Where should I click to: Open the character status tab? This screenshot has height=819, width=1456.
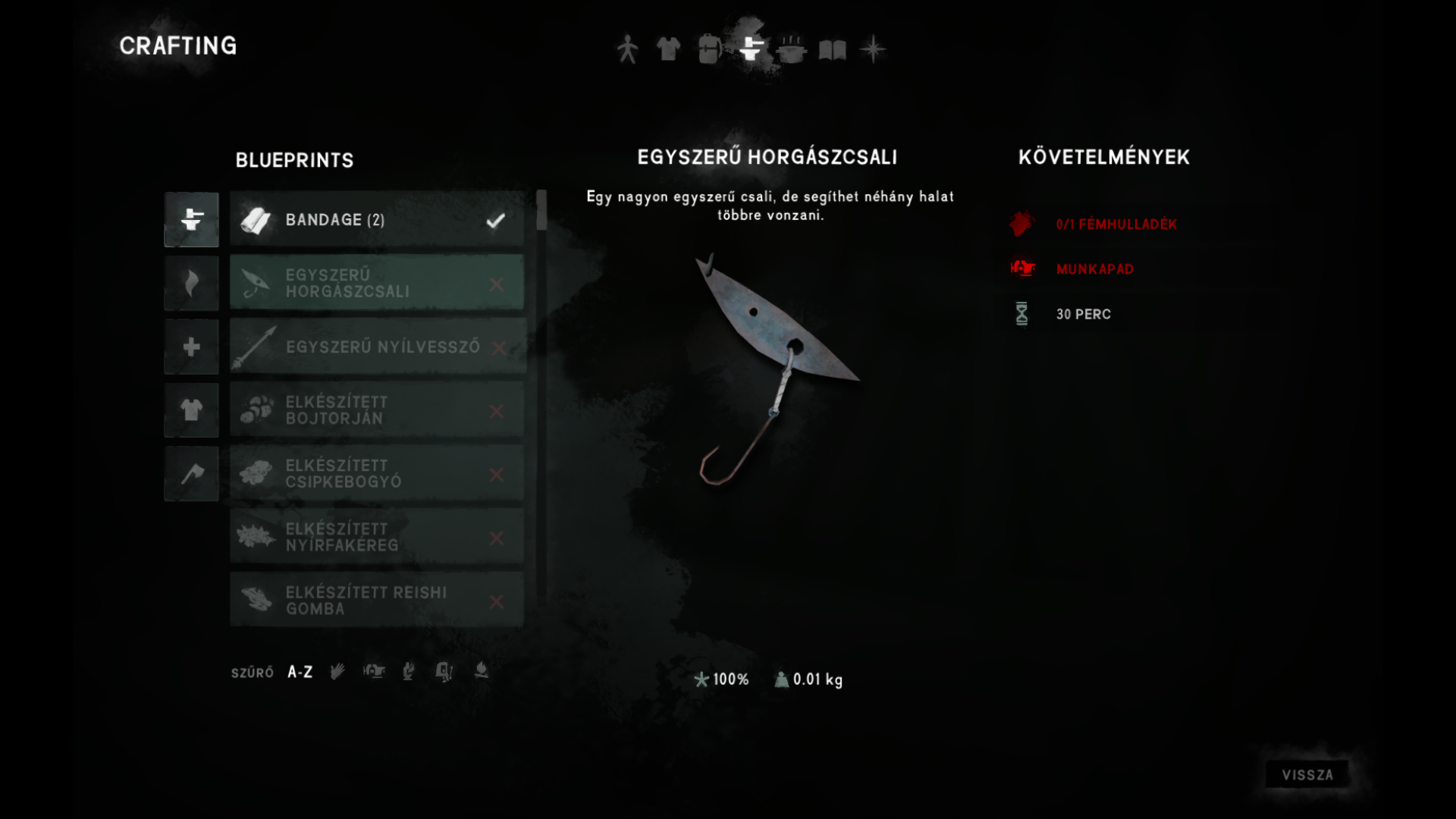coord(627,49)
